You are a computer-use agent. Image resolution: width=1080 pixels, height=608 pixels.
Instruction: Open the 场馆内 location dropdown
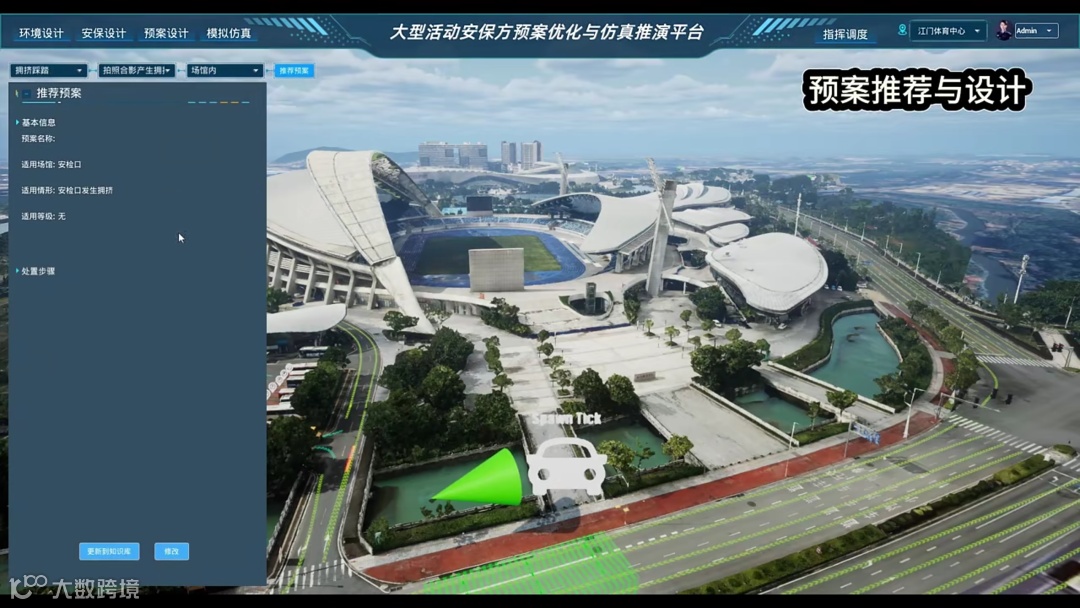click(x=225, y=71)
